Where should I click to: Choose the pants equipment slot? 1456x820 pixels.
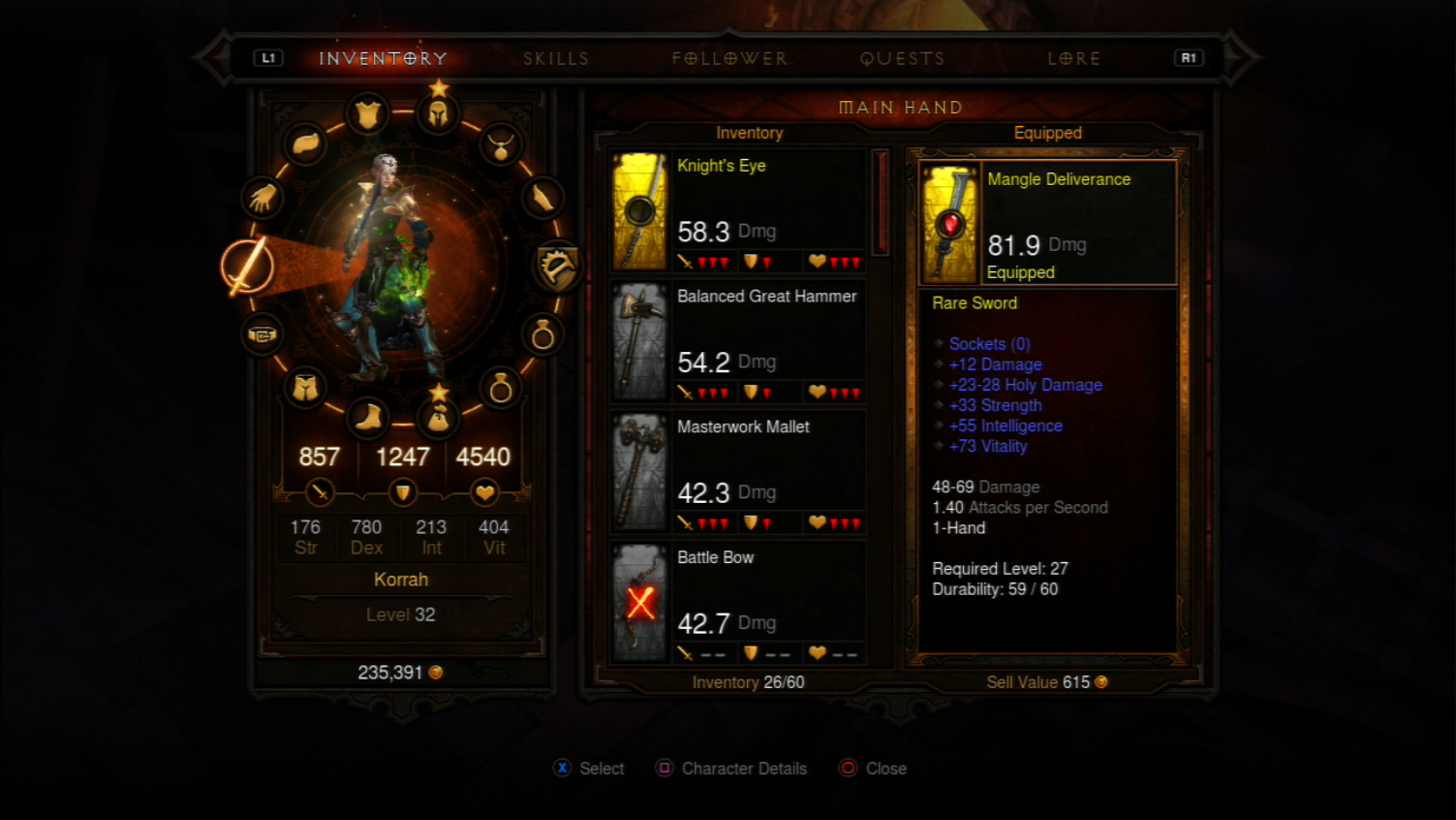(x=306, y=388)
